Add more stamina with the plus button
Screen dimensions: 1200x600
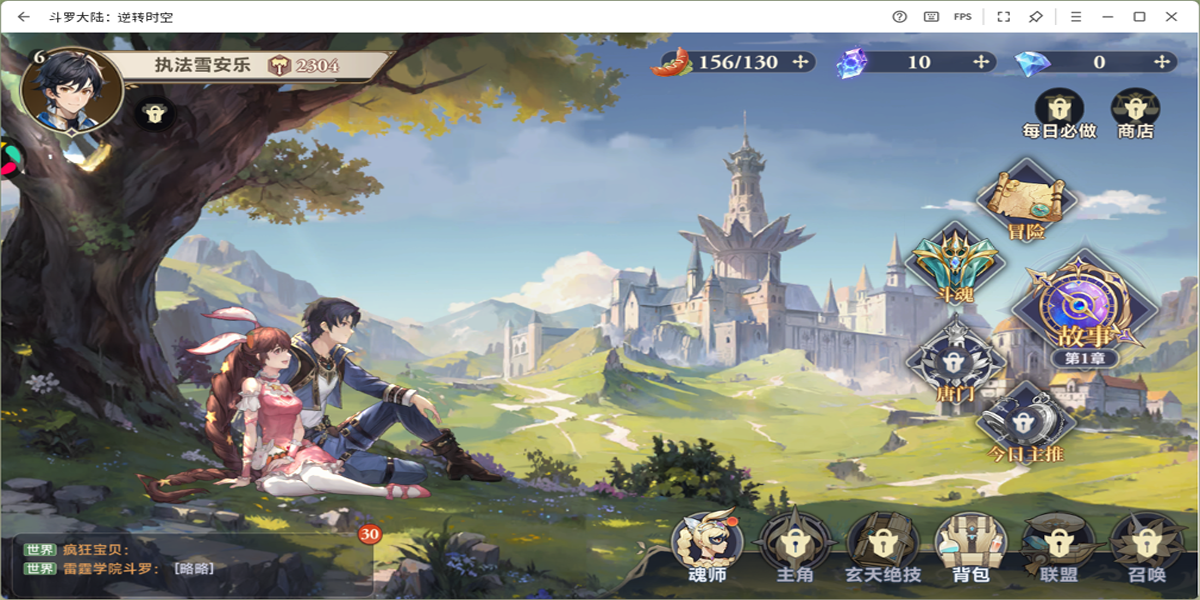(x=800, y=62)
